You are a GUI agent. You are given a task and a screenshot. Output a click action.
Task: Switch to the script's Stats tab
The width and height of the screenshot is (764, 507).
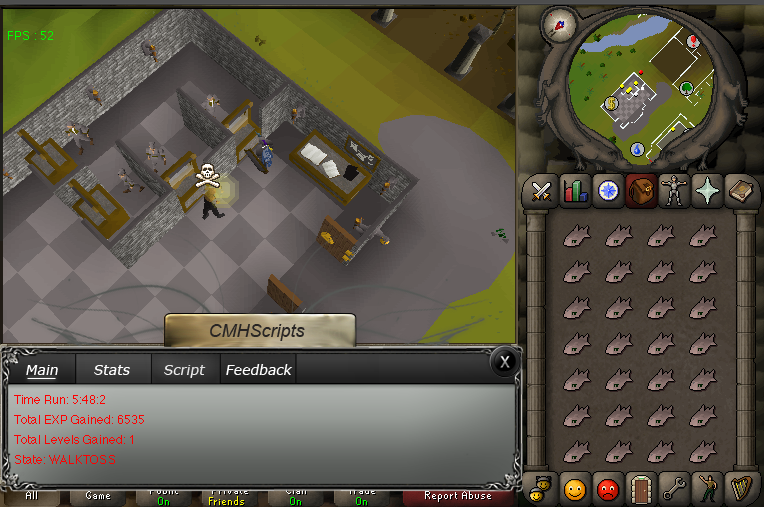coord(111,370)
